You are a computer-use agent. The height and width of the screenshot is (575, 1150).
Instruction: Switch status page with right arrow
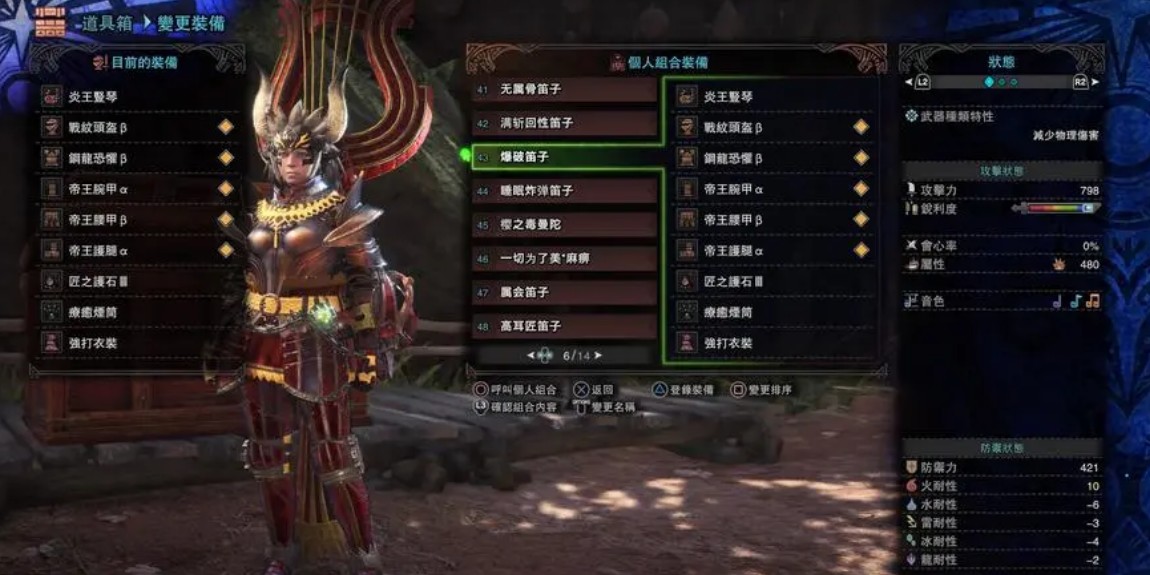click(1095, 82)
